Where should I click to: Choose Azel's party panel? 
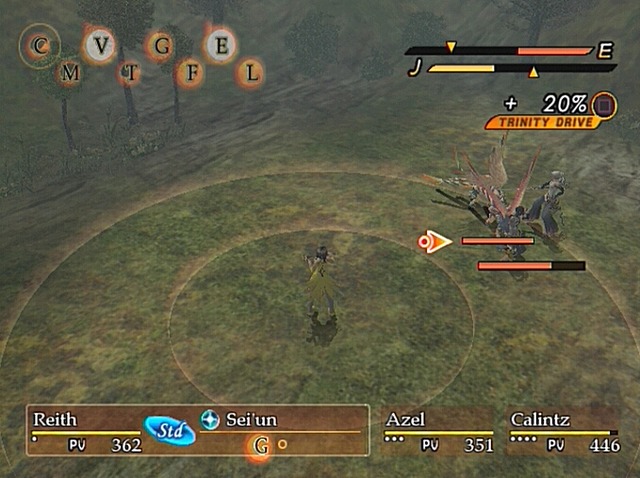[440, 431]
